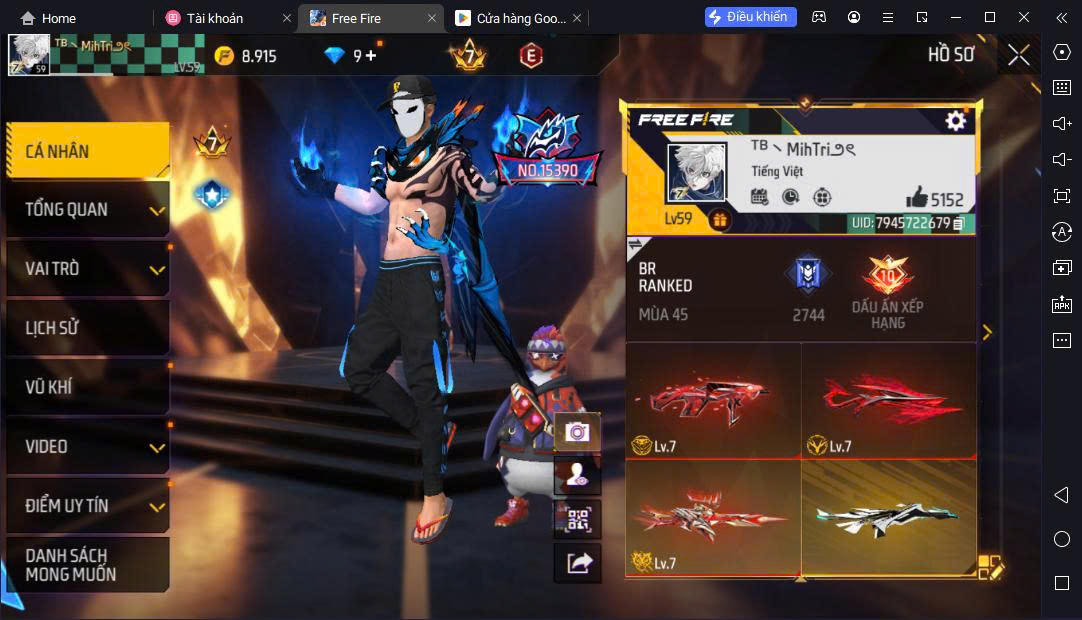The height and width of the screenshot is (620, 1082).
Task: Open the TỔNG QUAN section
Action: pos(87,210)
